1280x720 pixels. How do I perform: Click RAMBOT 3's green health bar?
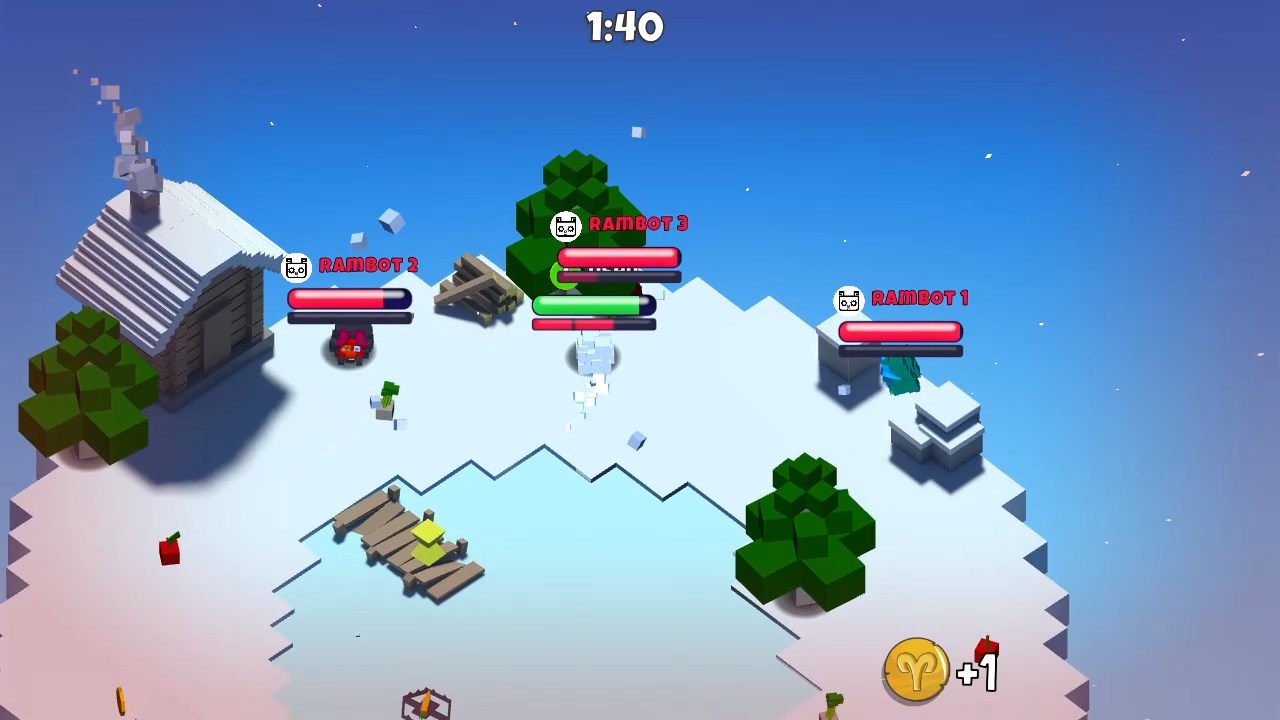592,306
